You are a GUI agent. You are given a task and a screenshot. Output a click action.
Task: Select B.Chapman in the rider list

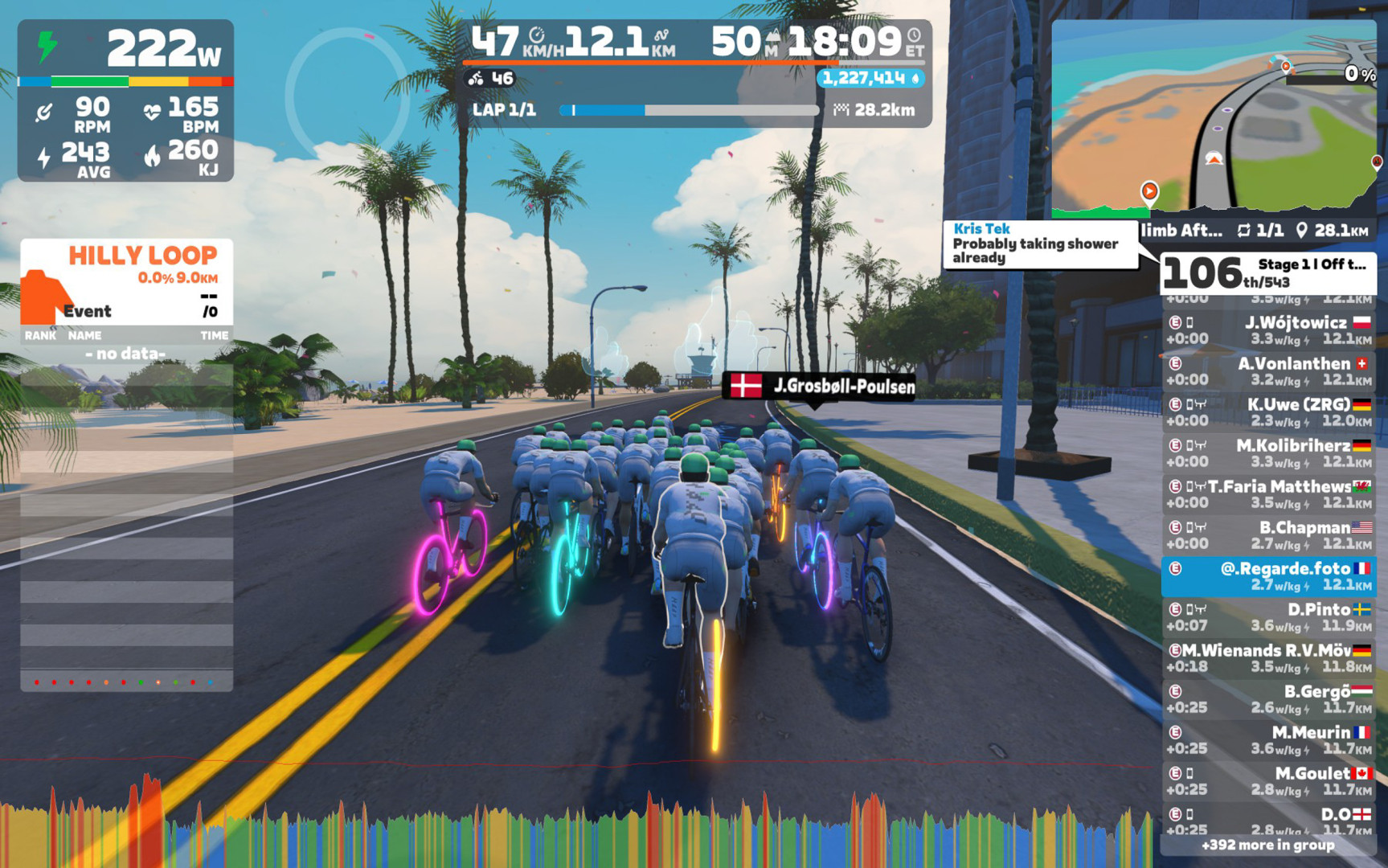pos(1268,535)
